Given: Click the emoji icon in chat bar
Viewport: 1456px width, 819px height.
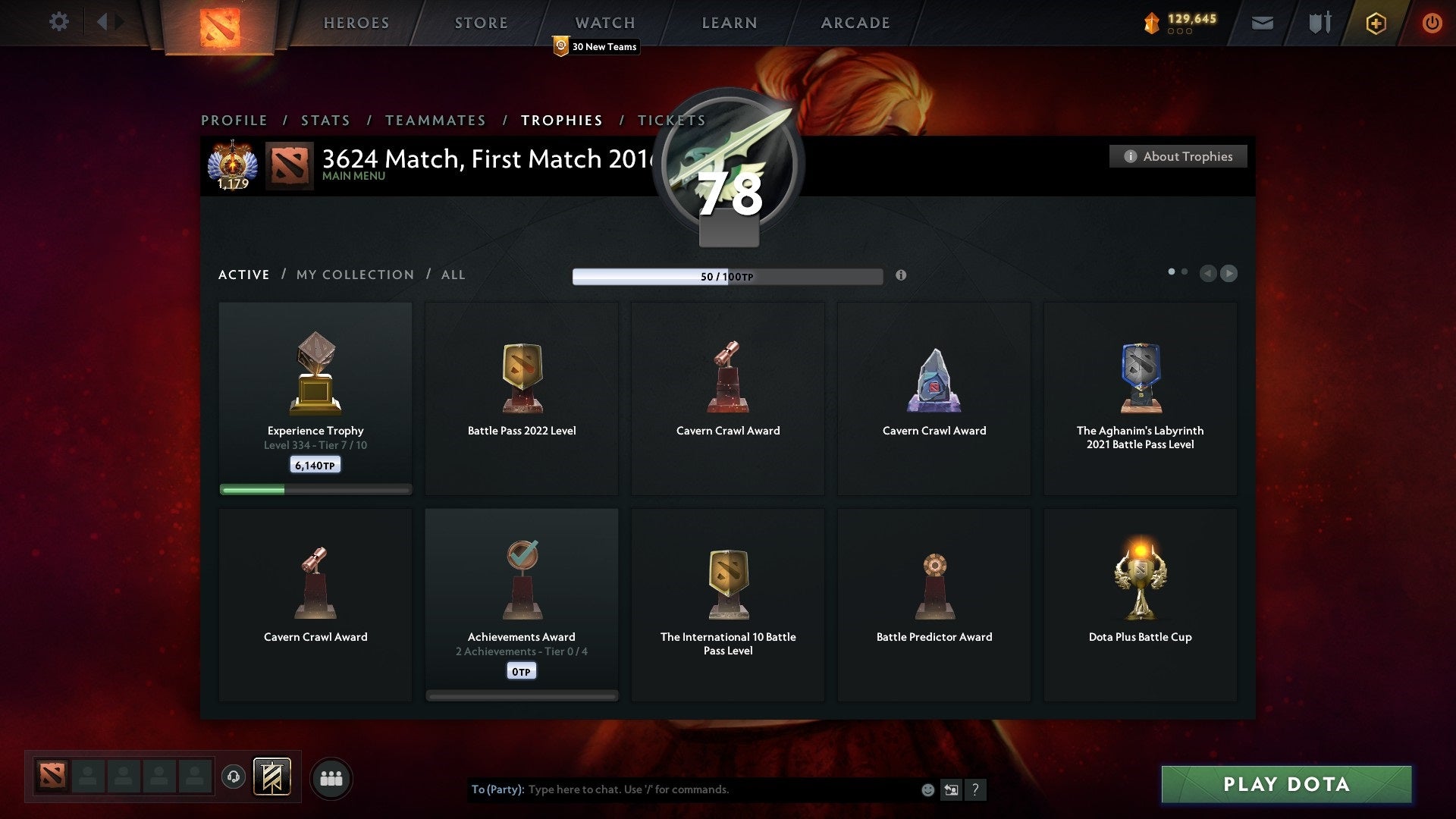Looking at the screenshot, I should click(x=928, y=789).
